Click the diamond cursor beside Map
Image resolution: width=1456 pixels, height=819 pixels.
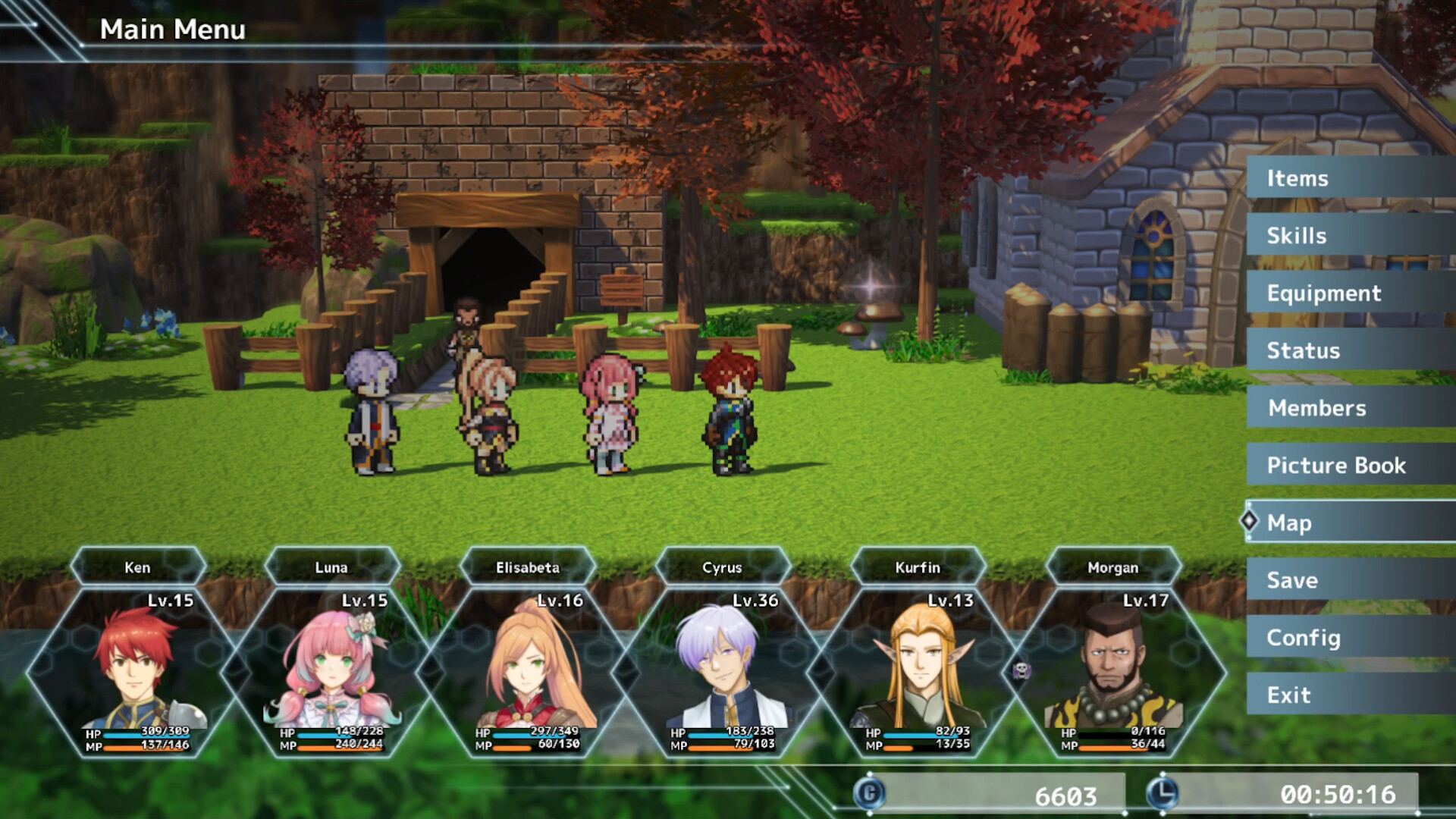pyautogui.click(x=1251, y=522)
